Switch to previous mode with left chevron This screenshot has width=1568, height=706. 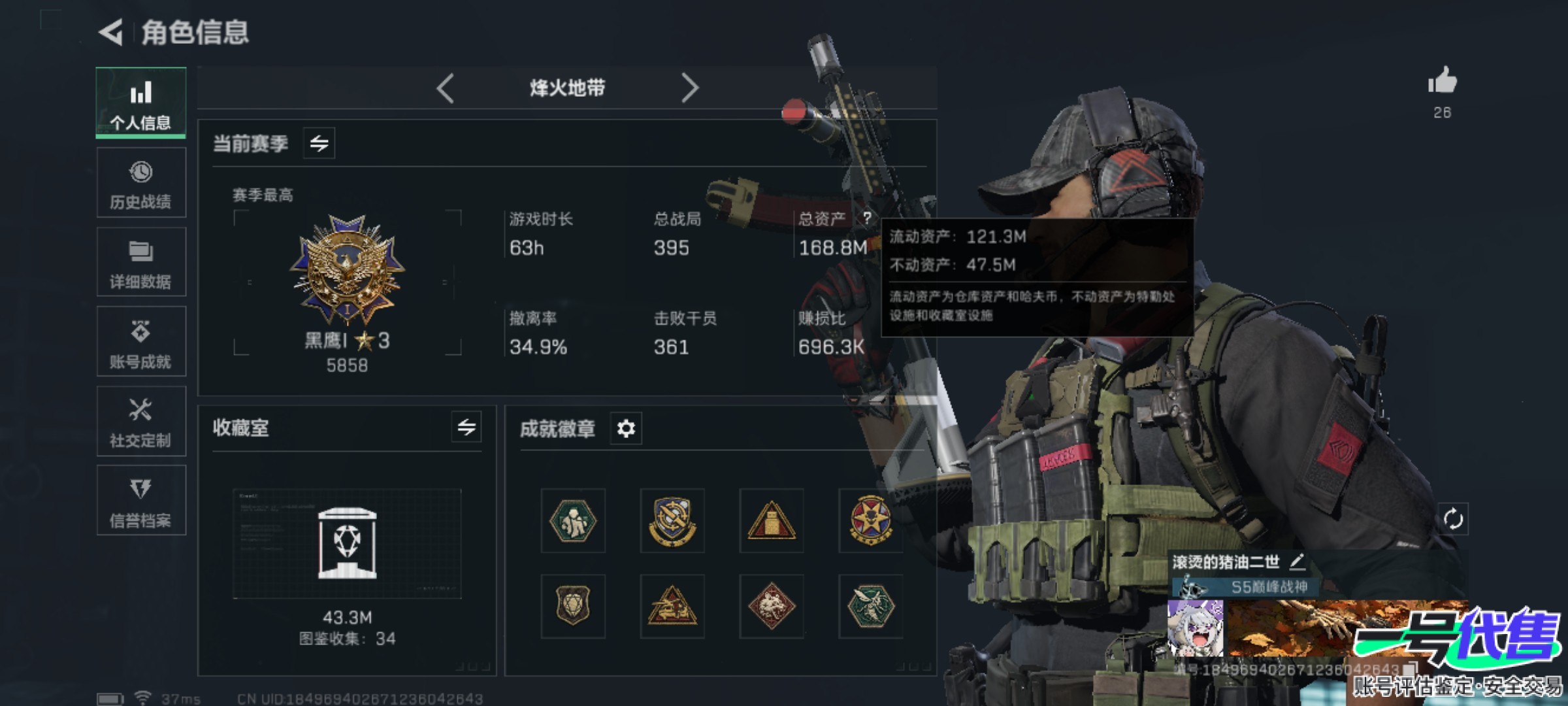445,87
